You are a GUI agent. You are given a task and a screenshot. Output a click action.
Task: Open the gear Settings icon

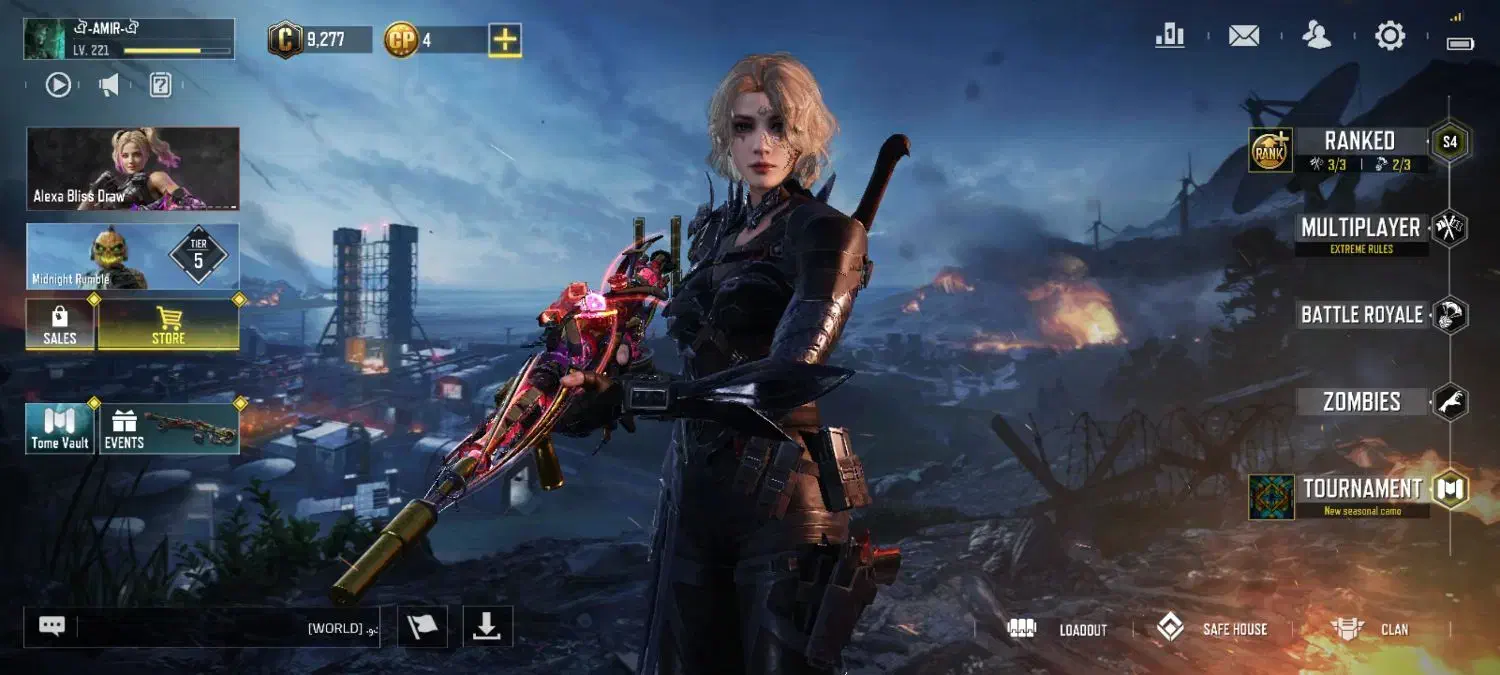1390,37
